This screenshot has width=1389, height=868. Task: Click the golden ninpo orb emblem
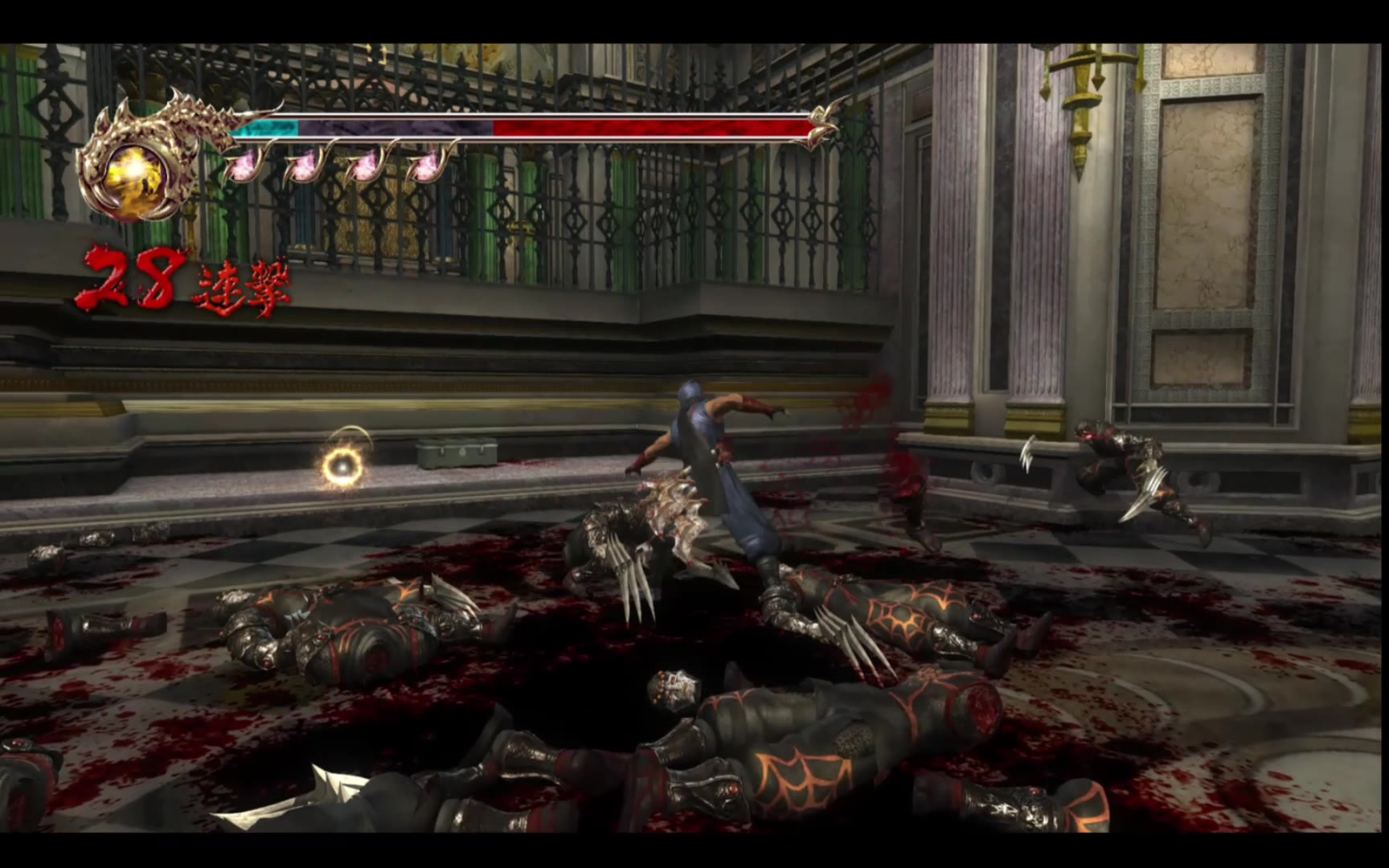click(x=129, y=170)
